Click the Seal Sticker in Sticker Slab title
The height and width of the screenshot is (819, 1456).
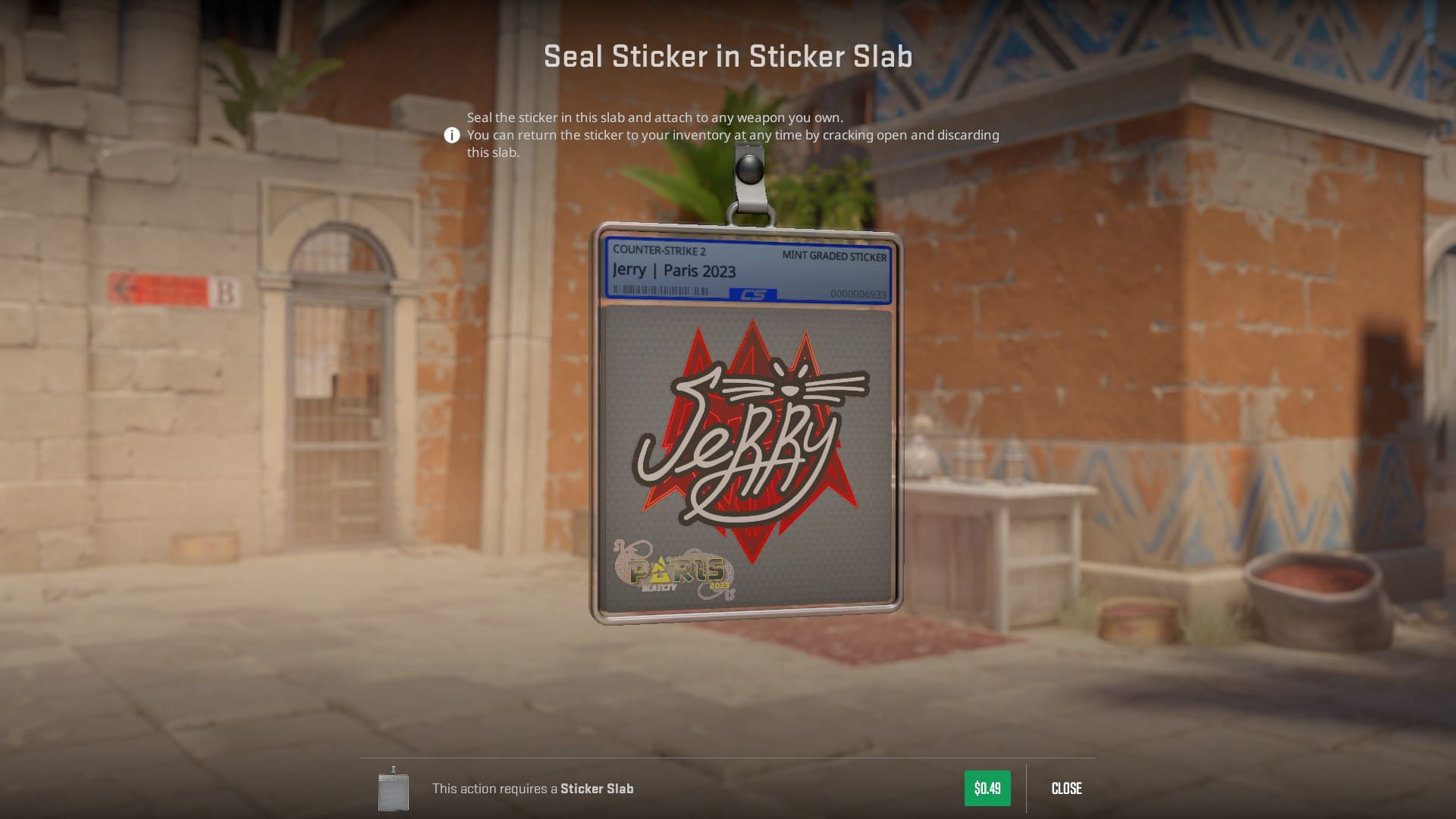pyautogui.click(x=728, y=55)
